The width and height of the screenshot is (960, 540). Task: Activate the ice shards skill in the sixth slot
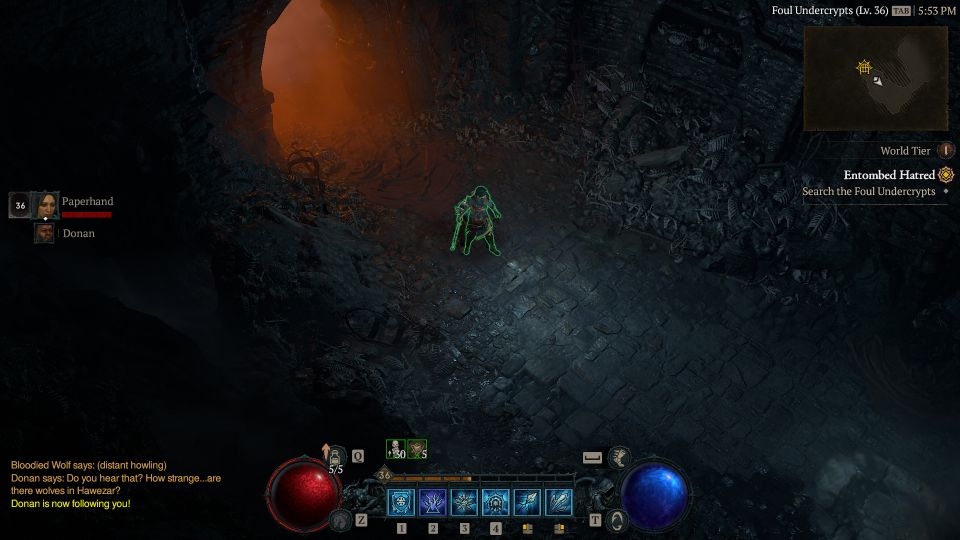tap(559, 502)
